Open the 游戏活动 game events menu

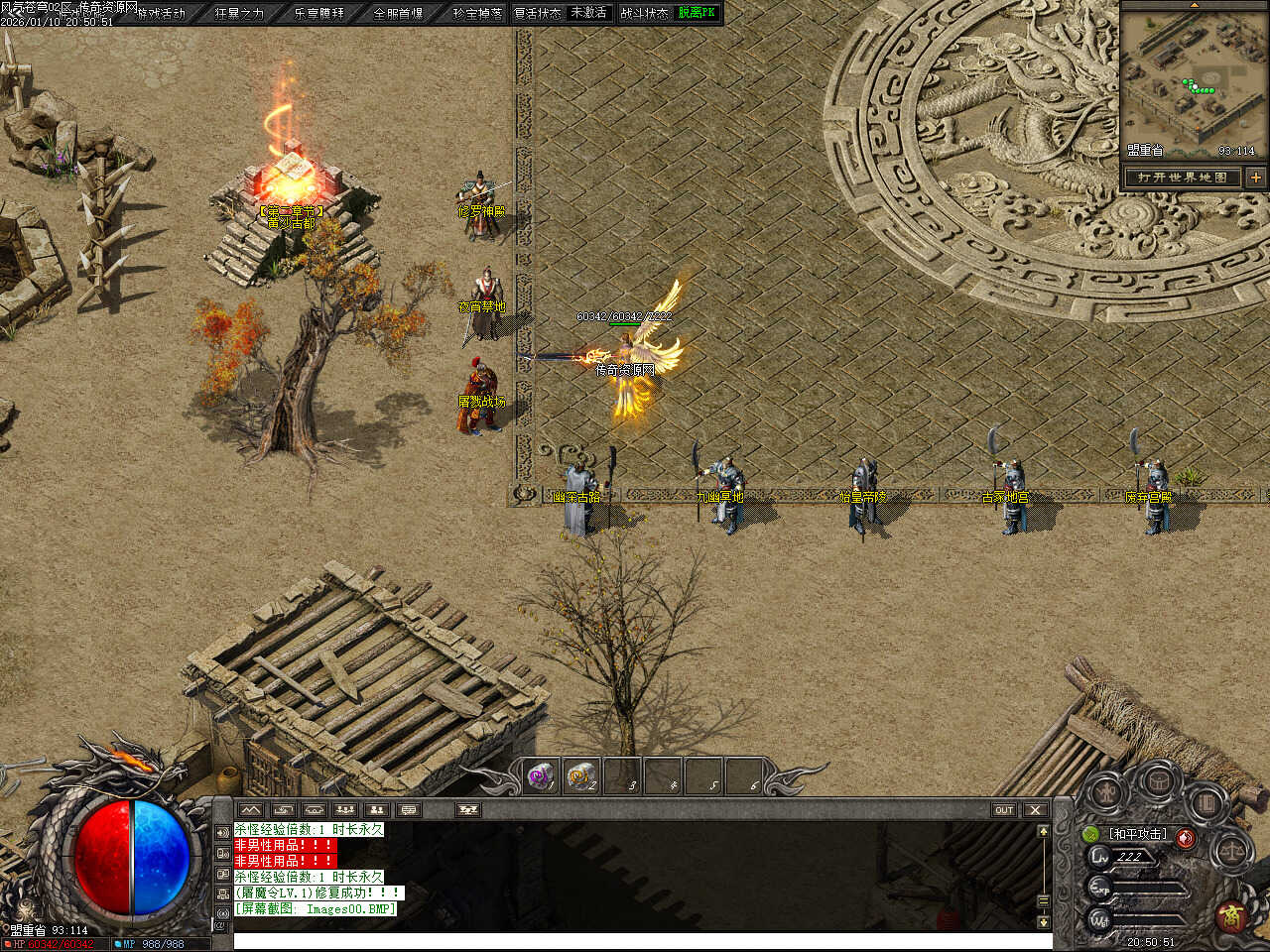(163, 13)
